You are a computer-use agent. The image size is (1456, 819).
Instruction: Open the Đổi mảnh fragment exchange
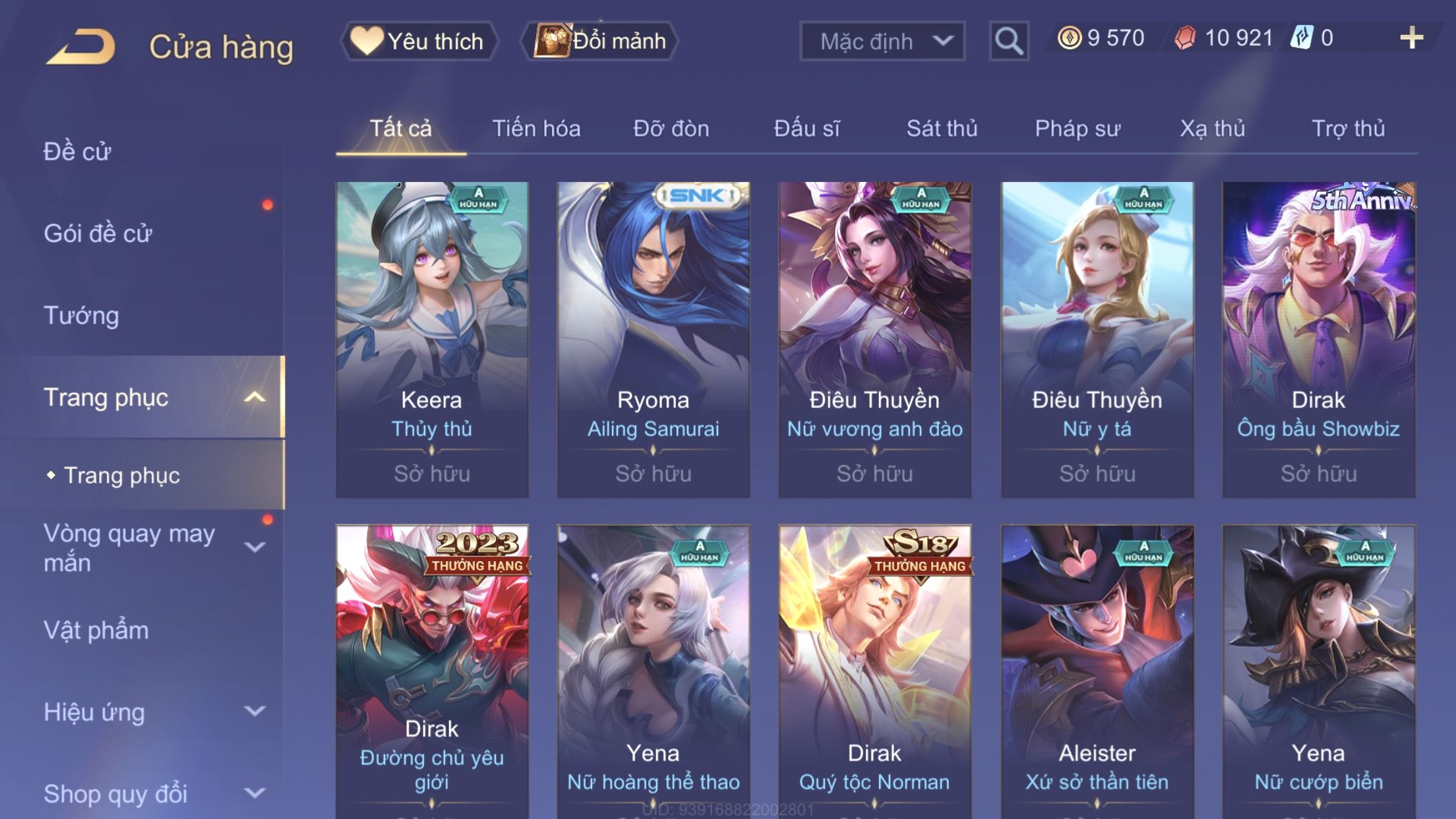coord(599,42)
